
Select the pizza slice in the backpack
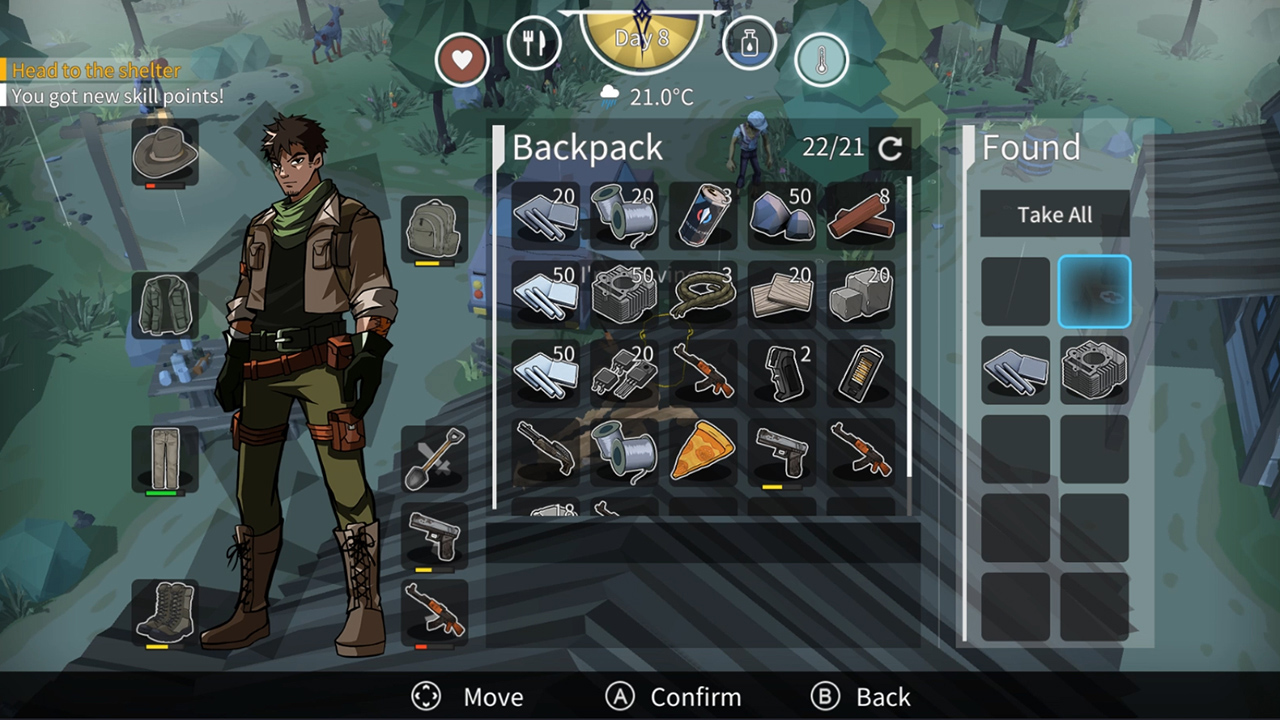tap(703, 451)
